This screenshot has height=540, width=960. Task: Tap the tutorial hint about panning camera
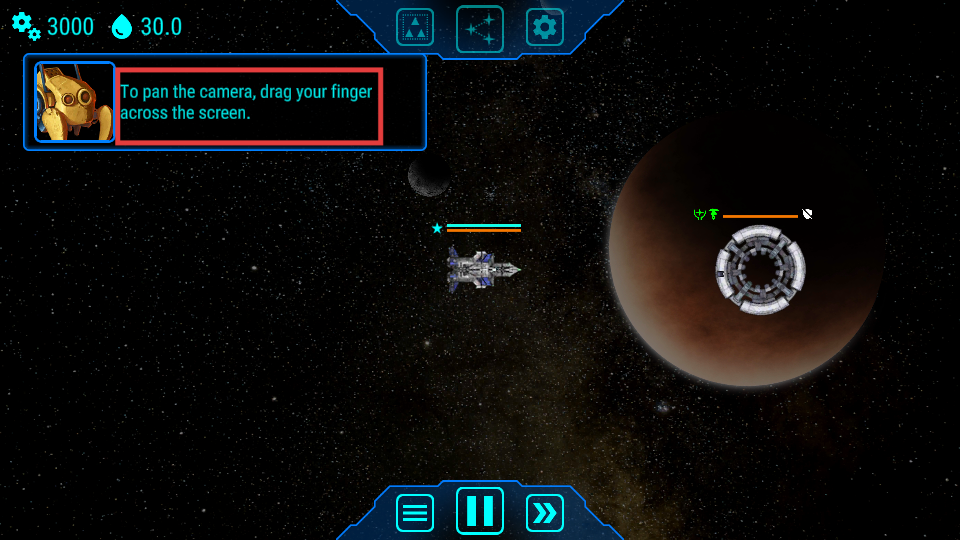[x=249, y=105]
